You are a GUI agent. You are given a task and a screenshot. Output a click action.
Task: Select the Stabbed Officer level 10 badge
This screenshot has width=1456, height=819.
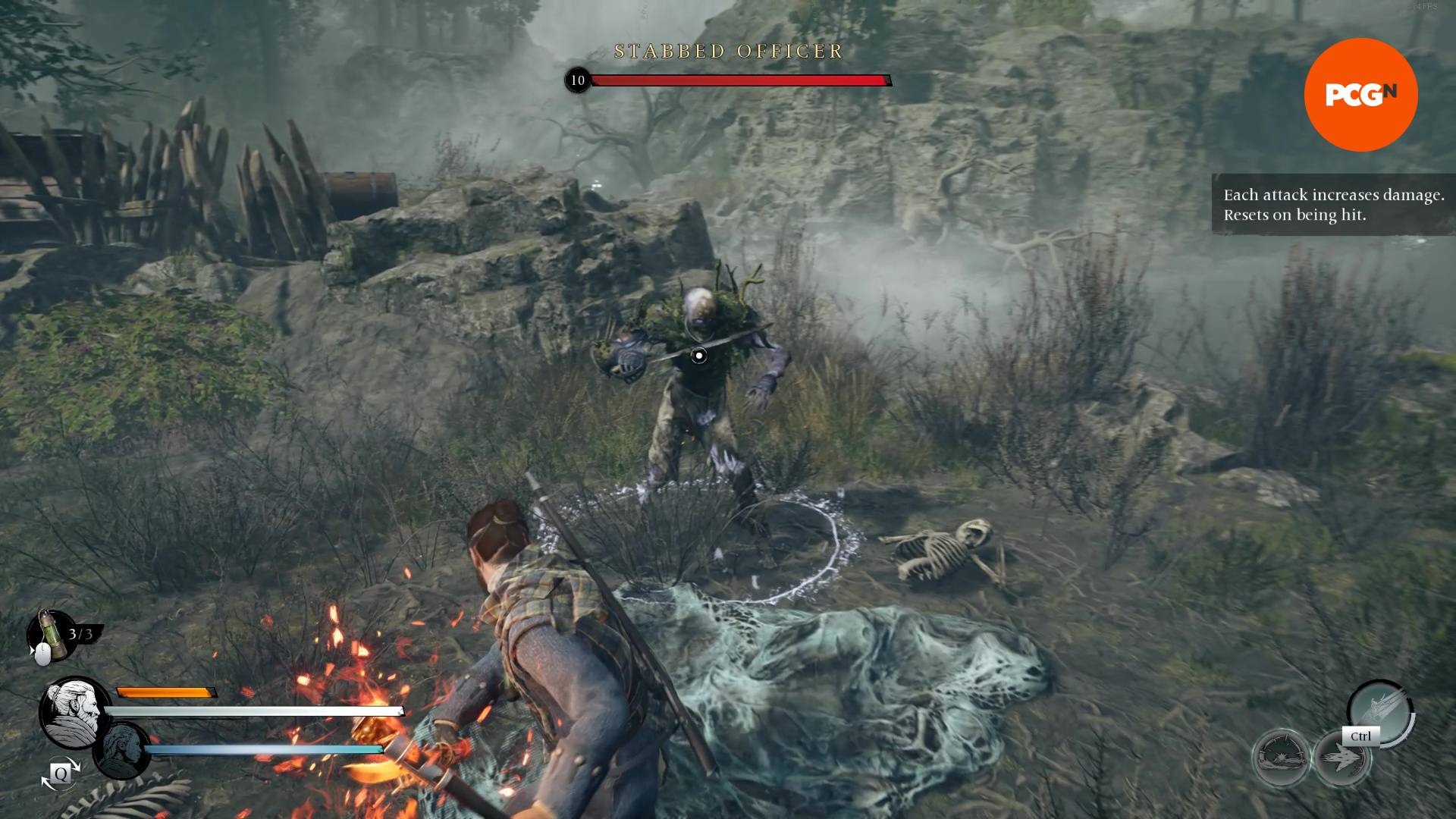(x=578, y=80)
